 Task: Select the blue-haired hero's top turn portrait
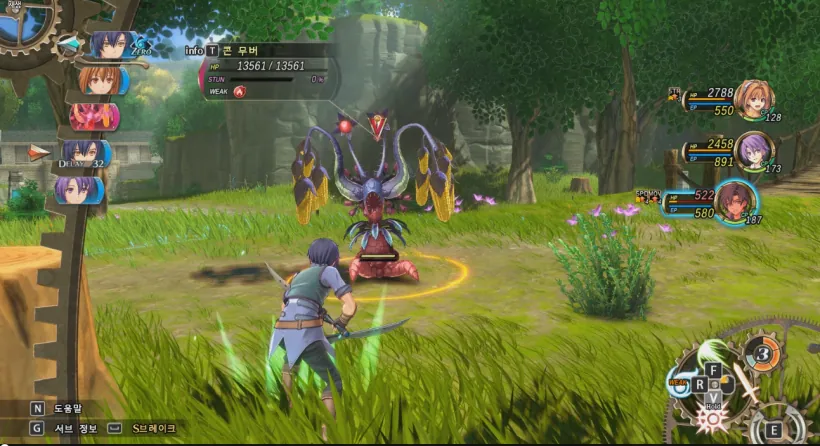pyautogui.click(x=107, y=45)
